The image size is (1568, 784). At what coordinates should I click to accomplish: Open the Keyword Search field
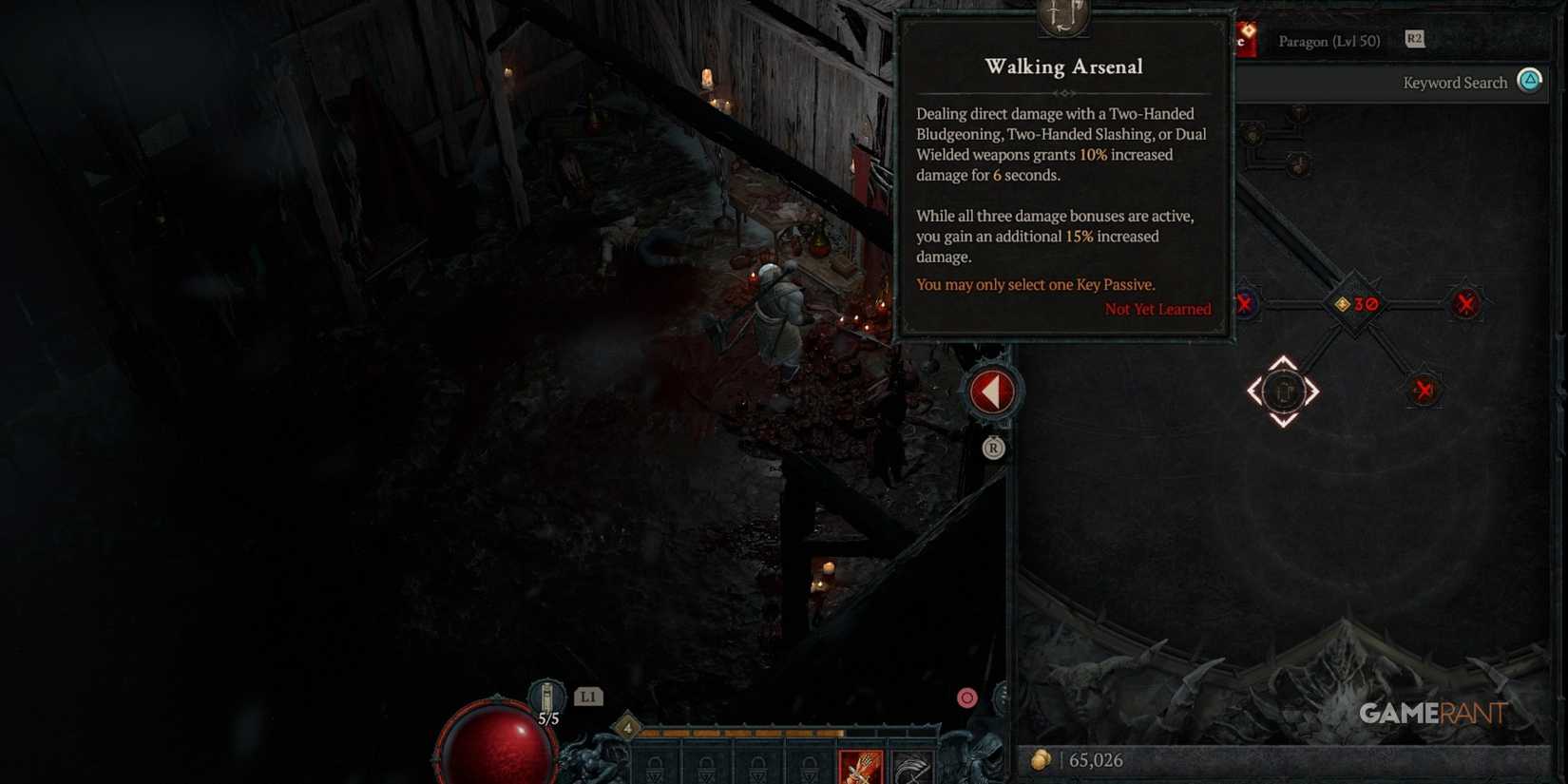1455,83
